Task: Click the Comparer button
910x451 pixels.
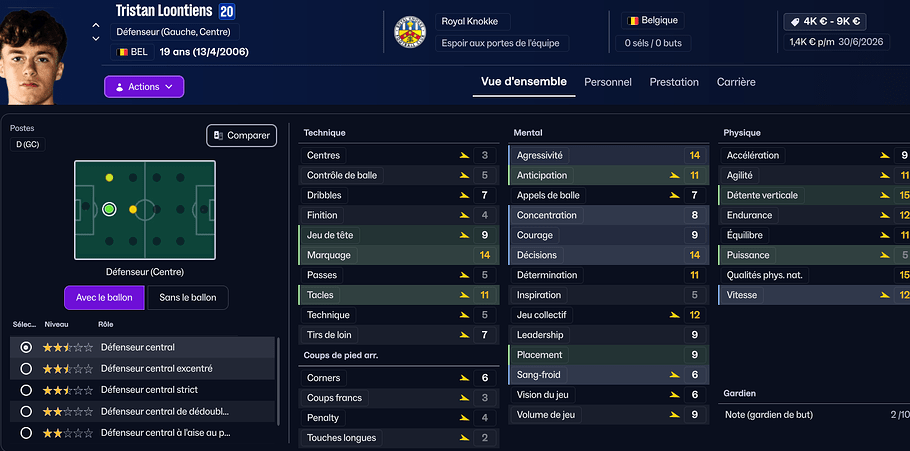Action: coord(241,135)
